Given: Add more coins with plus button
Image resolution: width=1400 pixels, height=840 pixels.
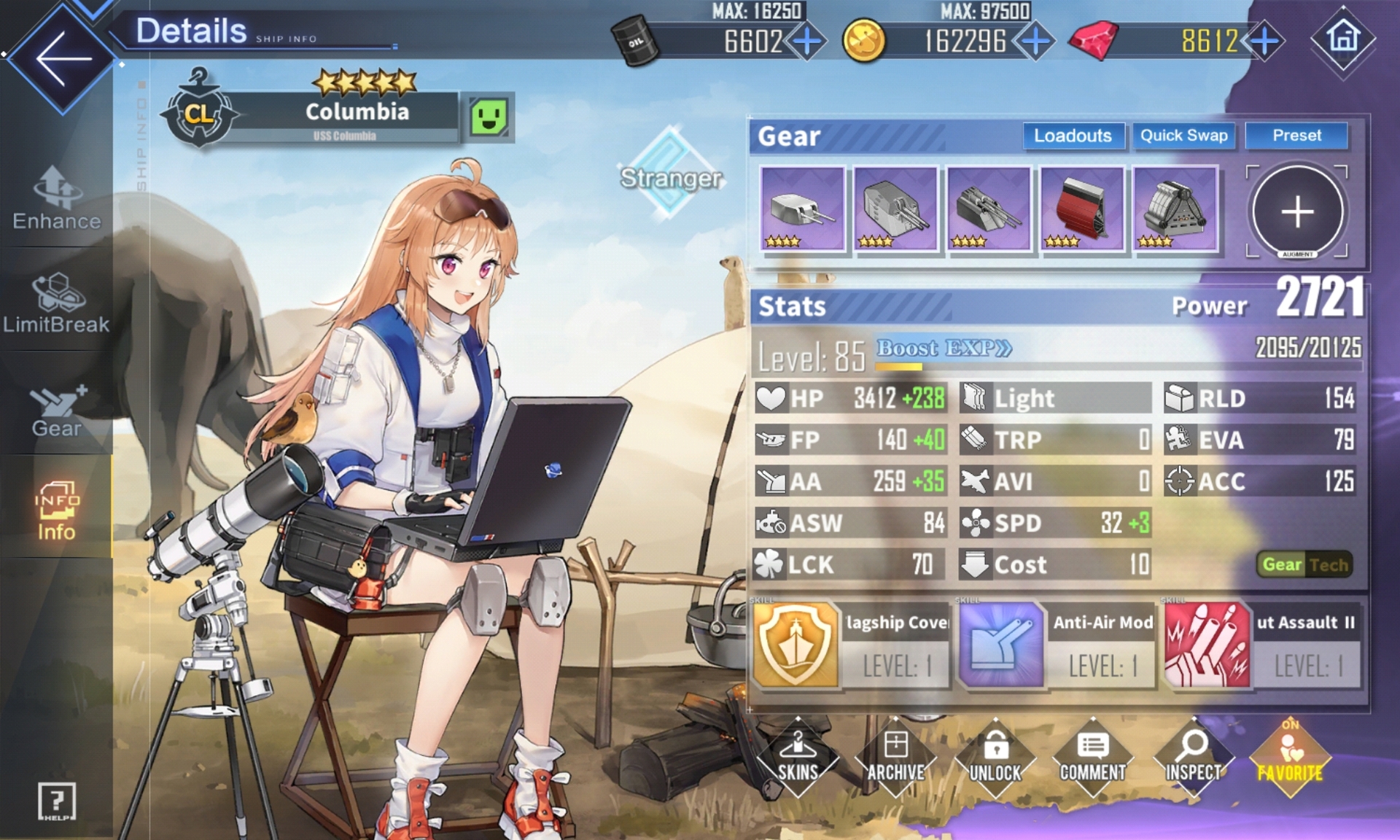Looking at the screenshot, I should (1035, 41).
